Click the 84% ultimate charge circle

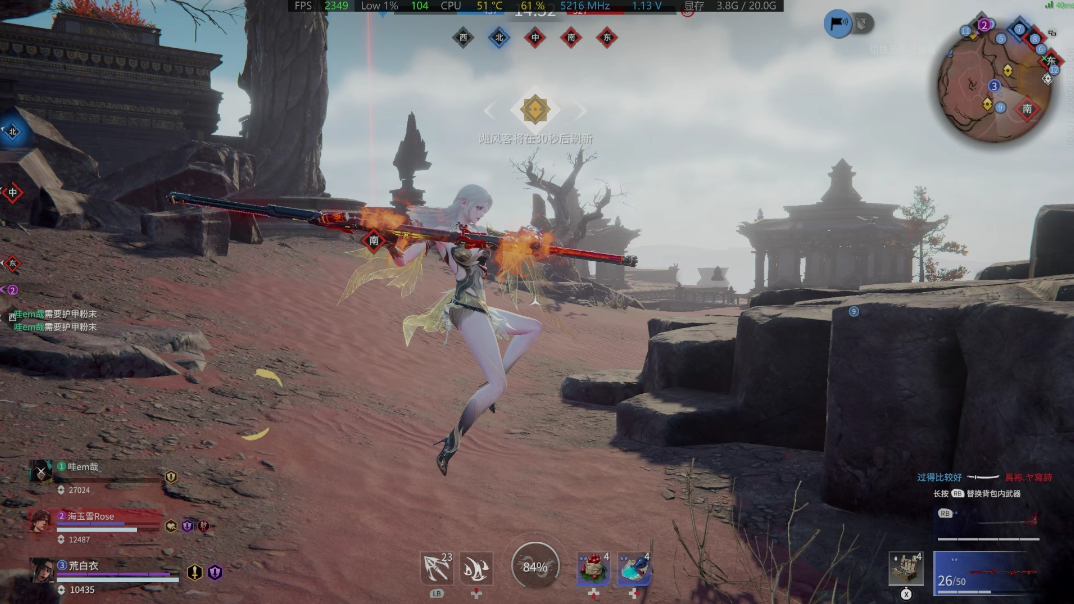point(535,567)
